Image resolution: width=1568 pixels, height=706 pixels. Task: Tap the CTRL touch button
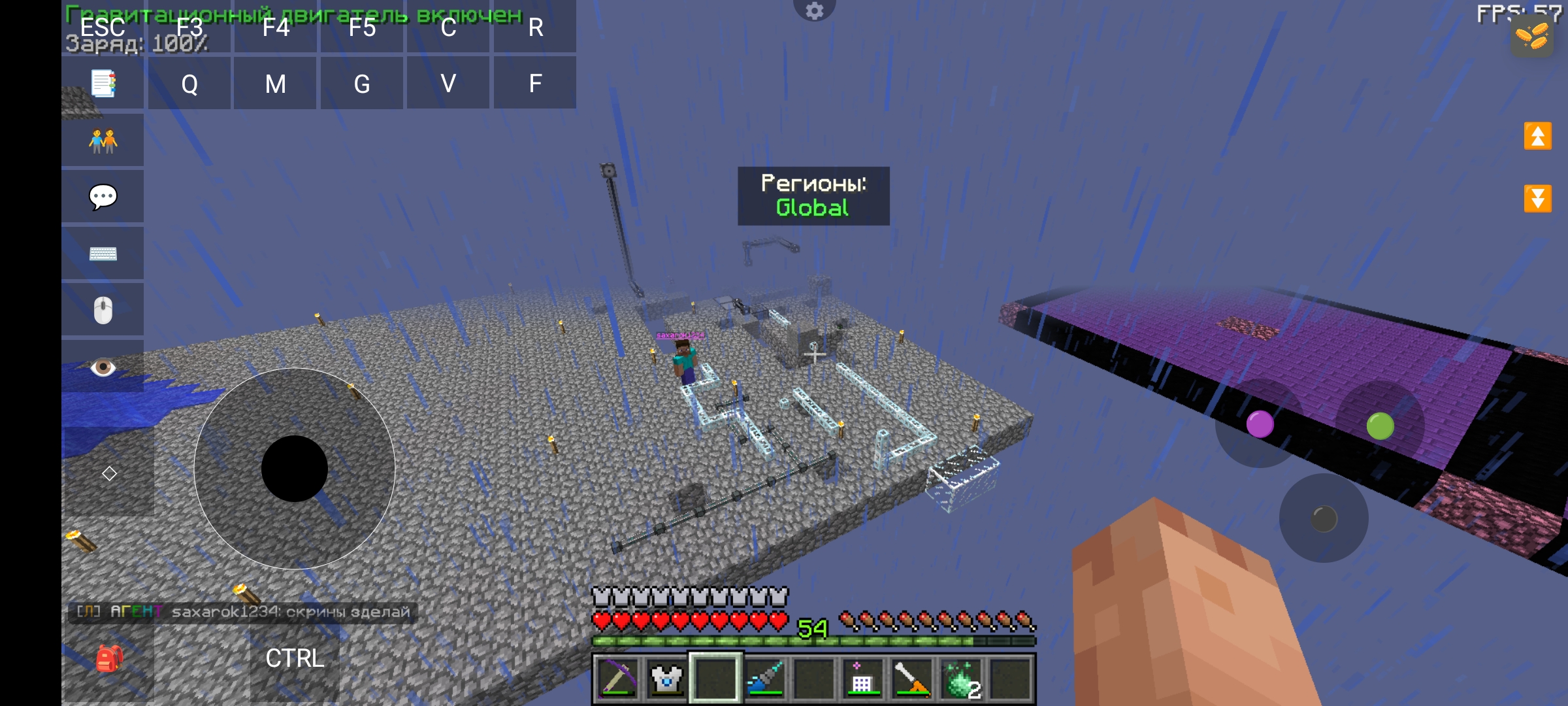(x=295, y=658)
